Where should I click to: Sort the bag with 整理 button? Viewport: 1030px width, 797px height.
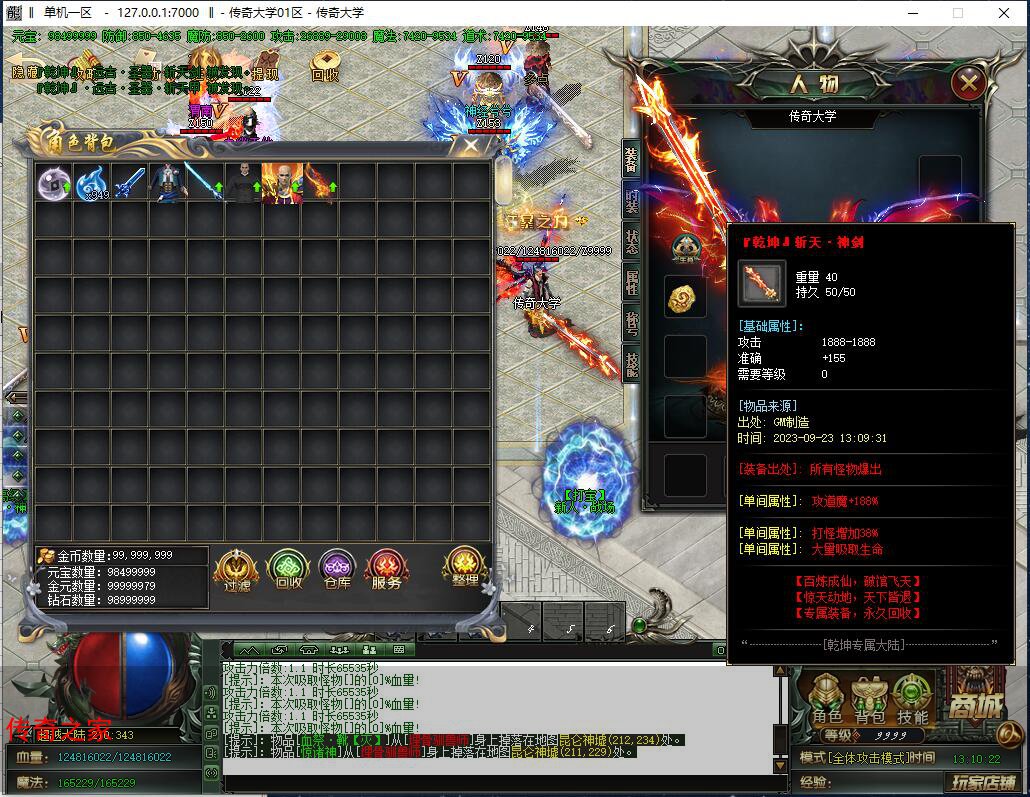tap(465, 569)
